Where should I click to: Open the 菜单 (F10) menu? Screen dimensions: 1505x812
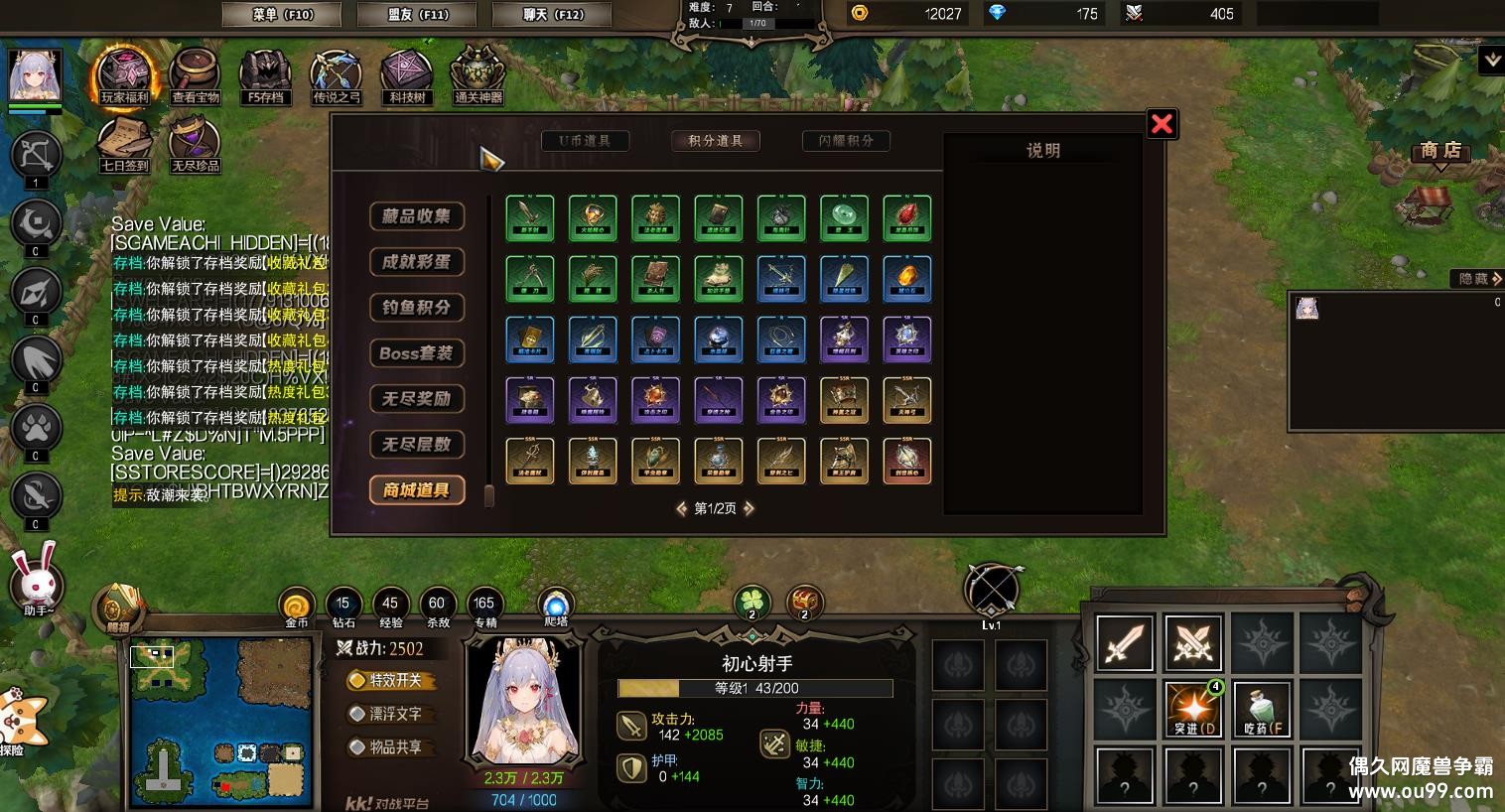(281, 15)
